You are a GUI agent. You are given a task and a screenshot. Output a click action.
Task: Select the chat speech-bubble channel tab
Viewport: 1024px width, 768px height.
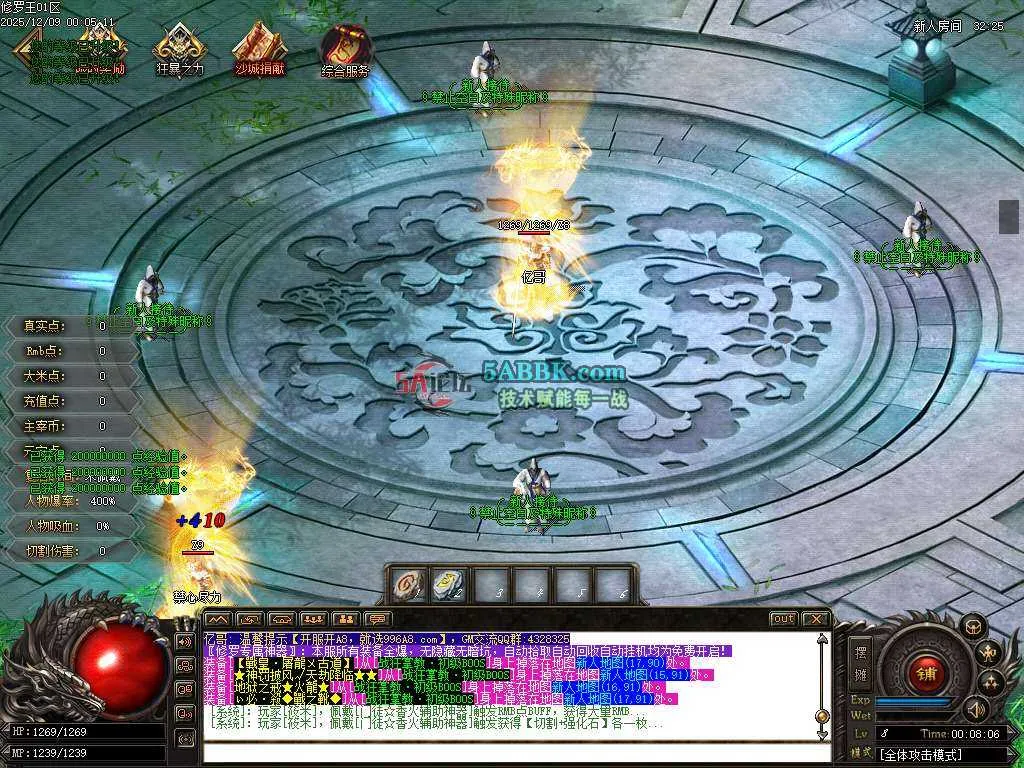click(377, 619)
